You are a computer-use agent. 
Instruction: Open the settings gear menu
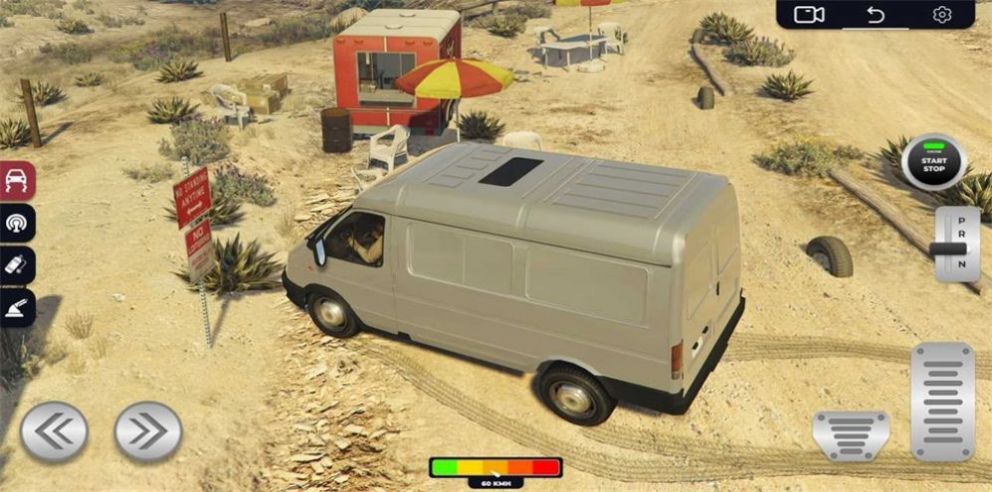click(x=941, y=14)
